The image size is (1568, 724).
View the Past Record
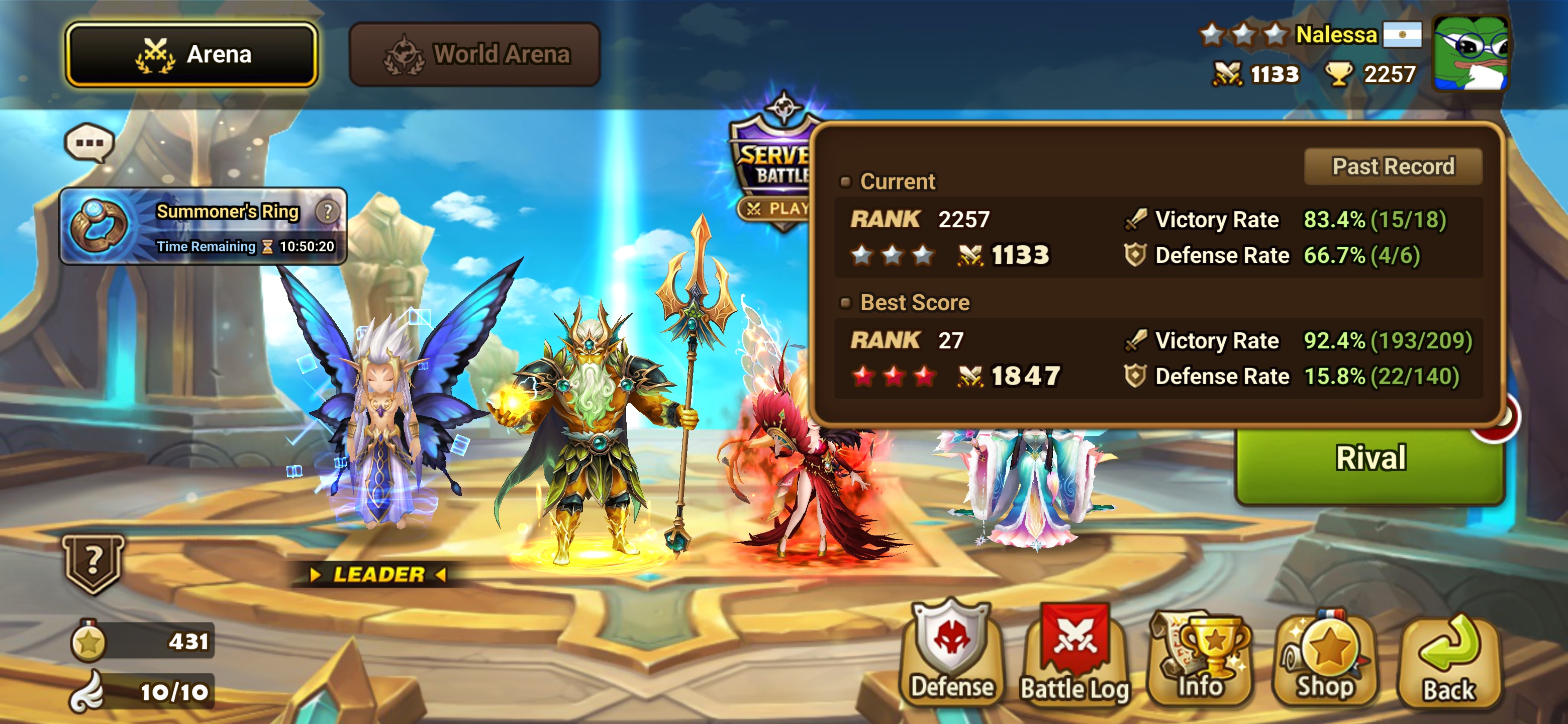1393,166
